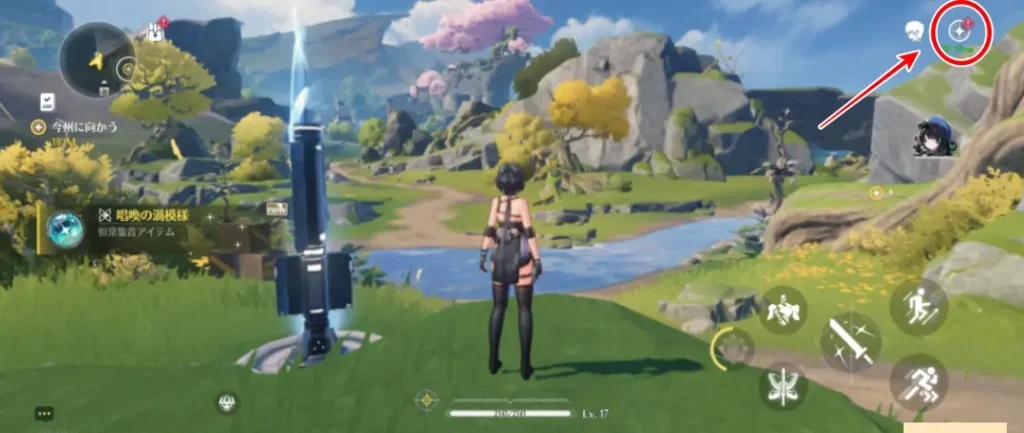
Task: Tap the 唱喚の渦模様 item notification
Action: (x=150, y=223)
